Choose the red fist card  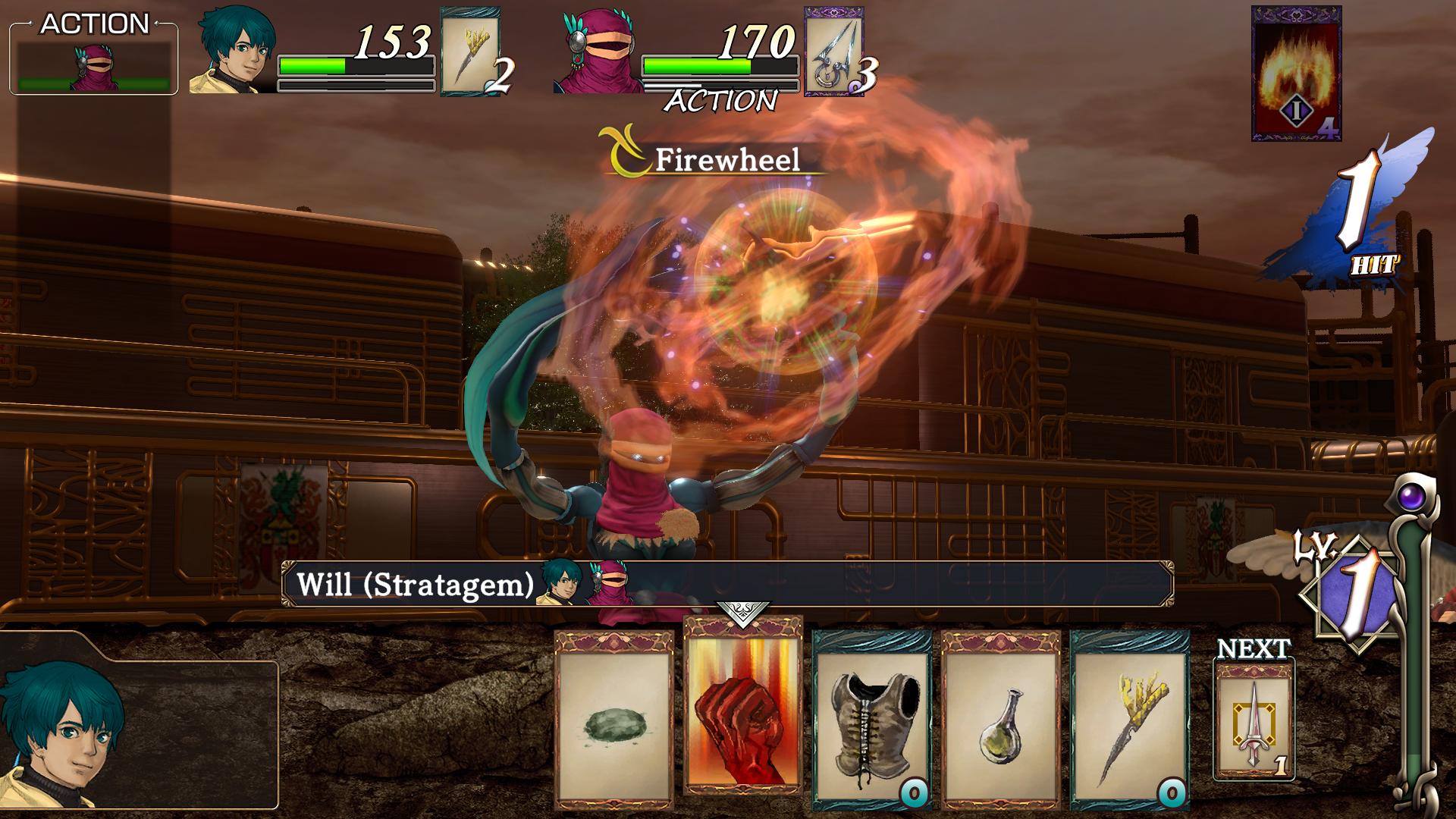742,705
